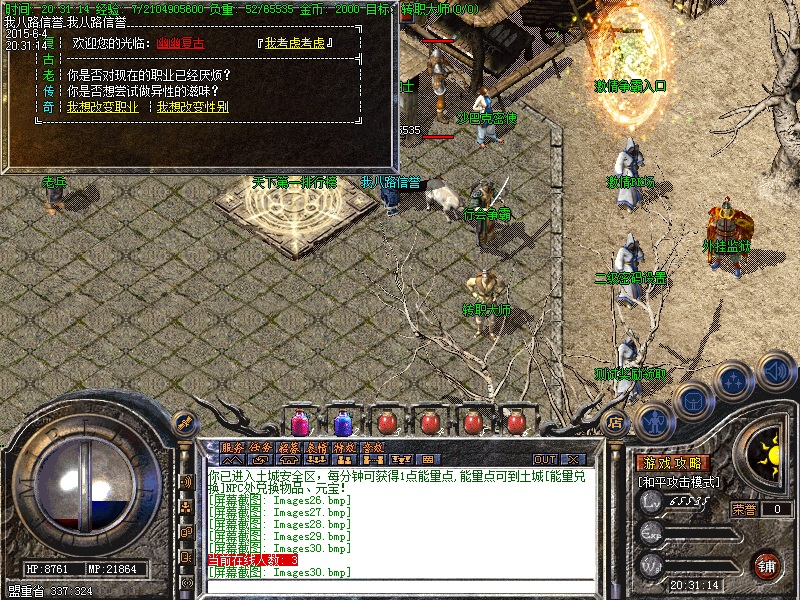Click the round 店 store button
This screenshot has height=600, width=800.
(615, 422)
